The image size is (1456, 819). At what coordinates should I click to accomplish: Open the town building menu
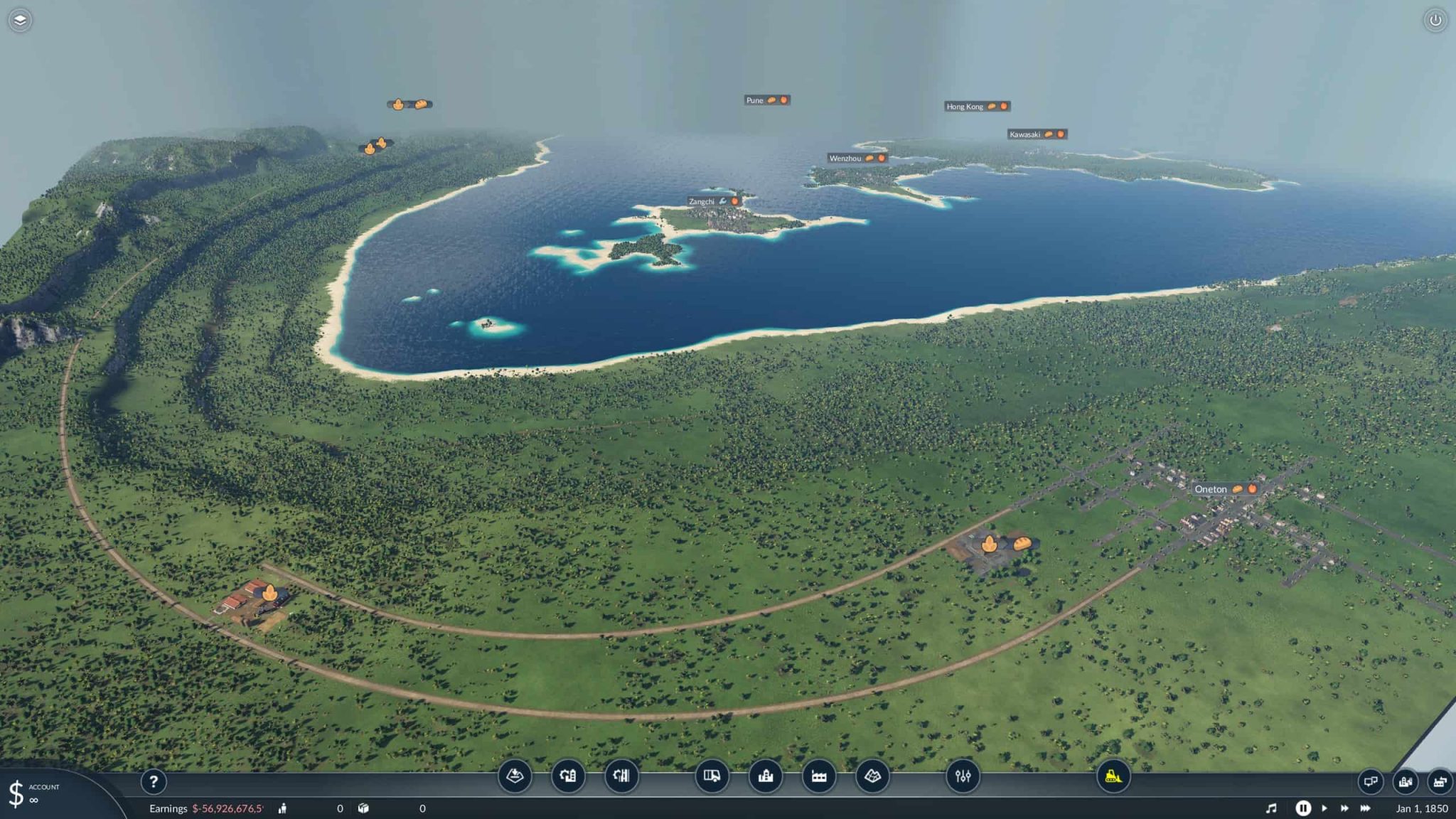point(766,776)
